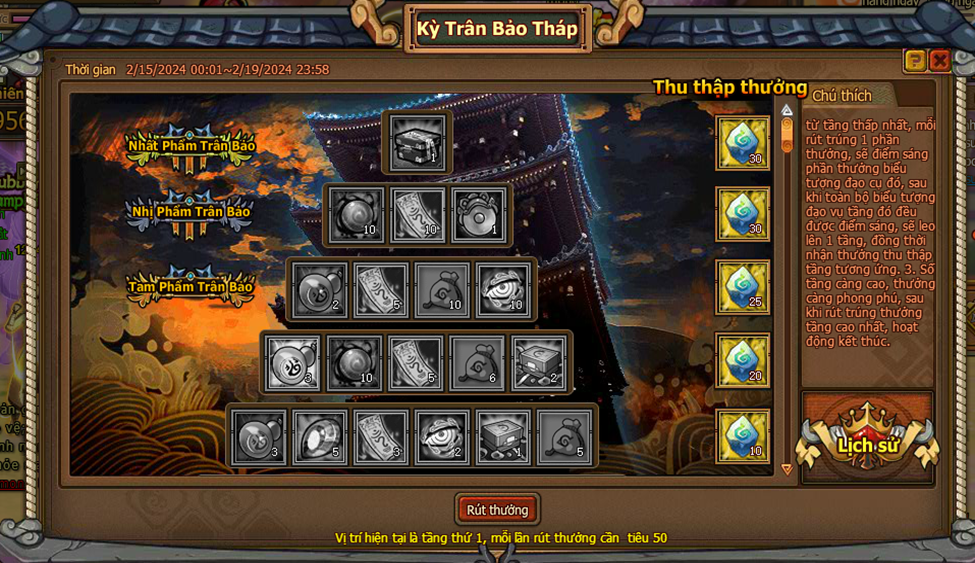Close the Kỳ Trân Bảo Tháp window
975x563 pixels.
pyautogui.click(x=939, y=61)
